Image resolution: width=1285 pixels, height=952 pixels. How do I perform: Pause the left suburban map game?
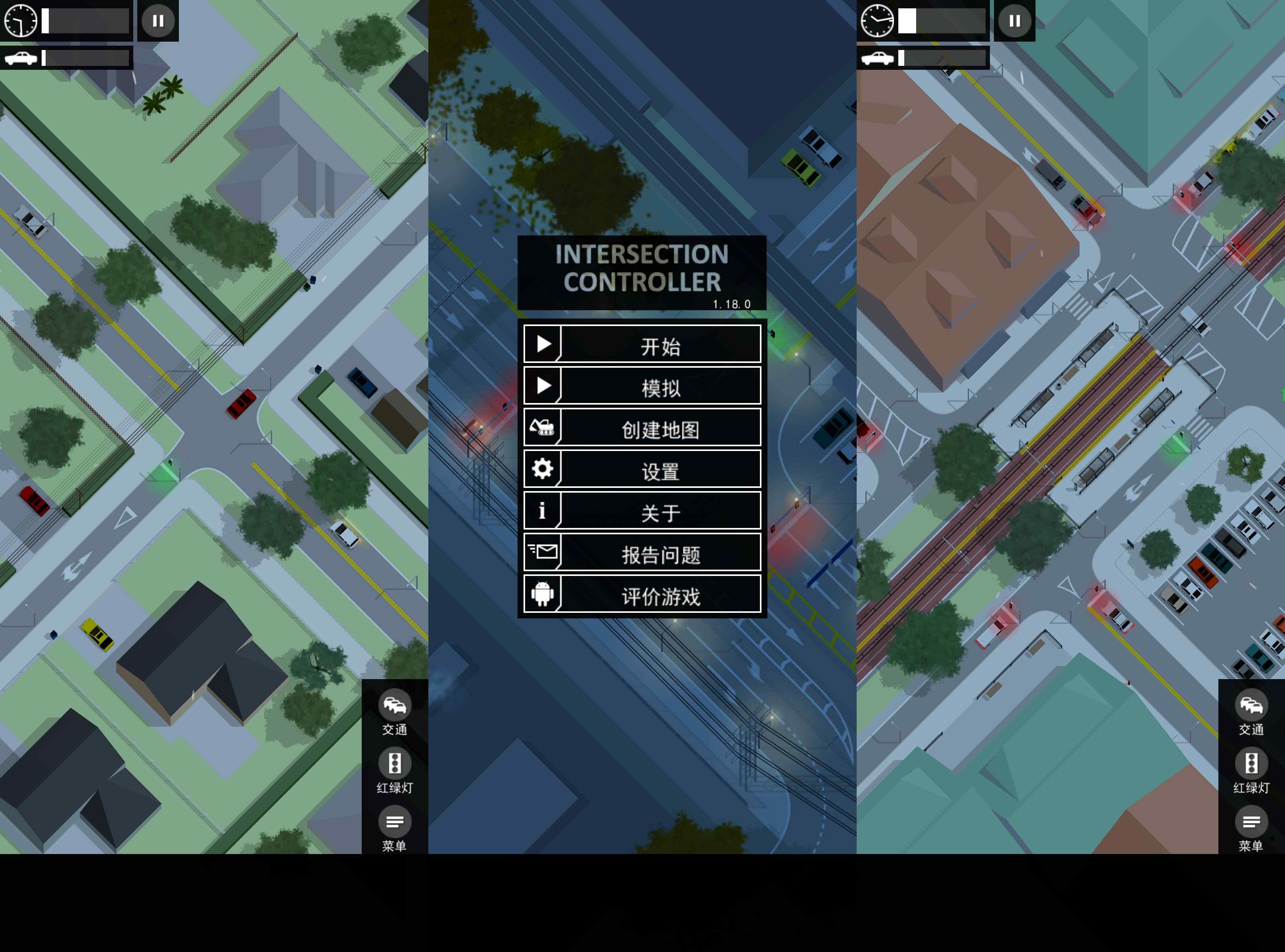158,21
